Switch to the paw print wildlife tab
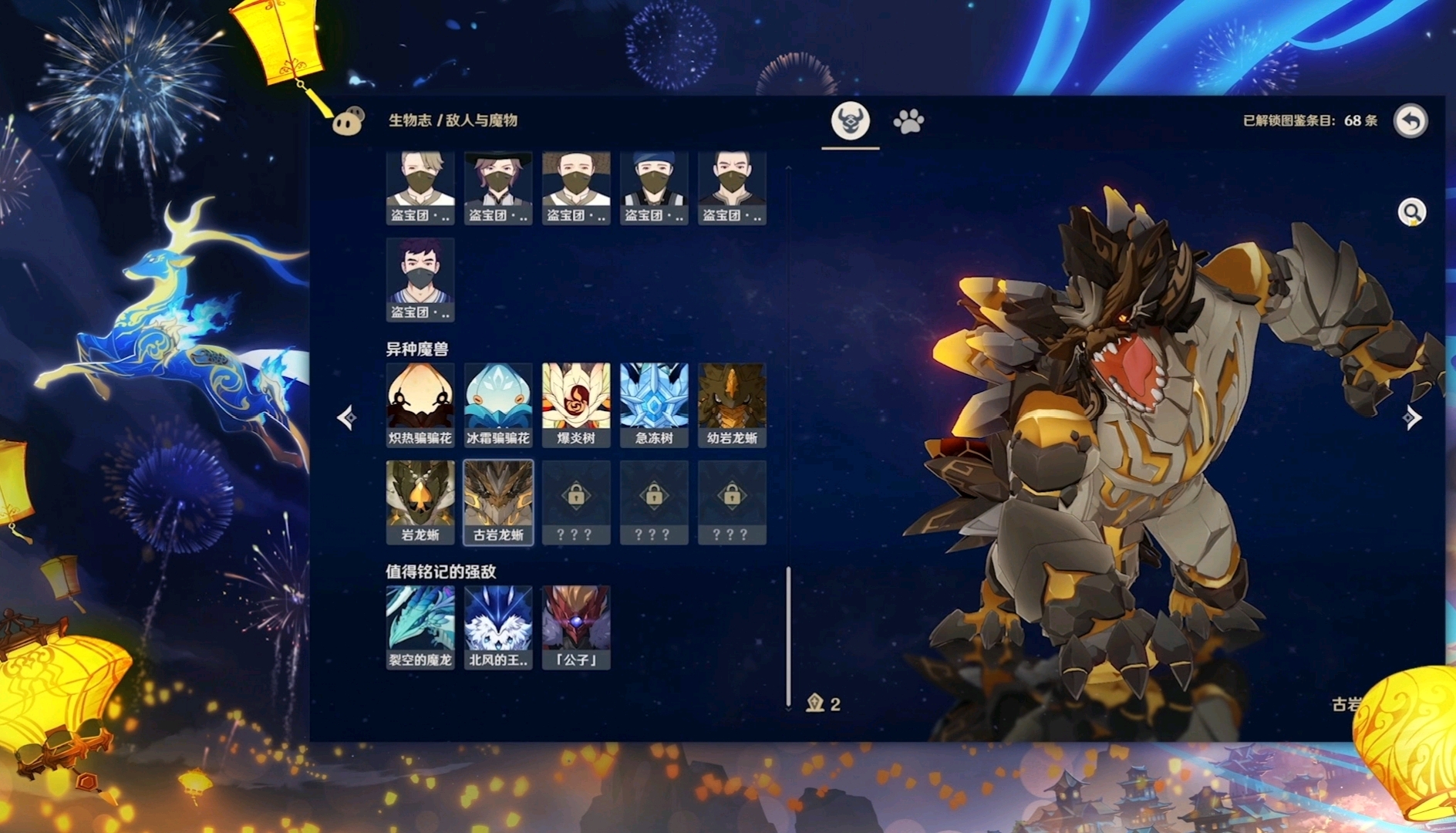The image size is (1456, 833). click(x=908, y=121)
